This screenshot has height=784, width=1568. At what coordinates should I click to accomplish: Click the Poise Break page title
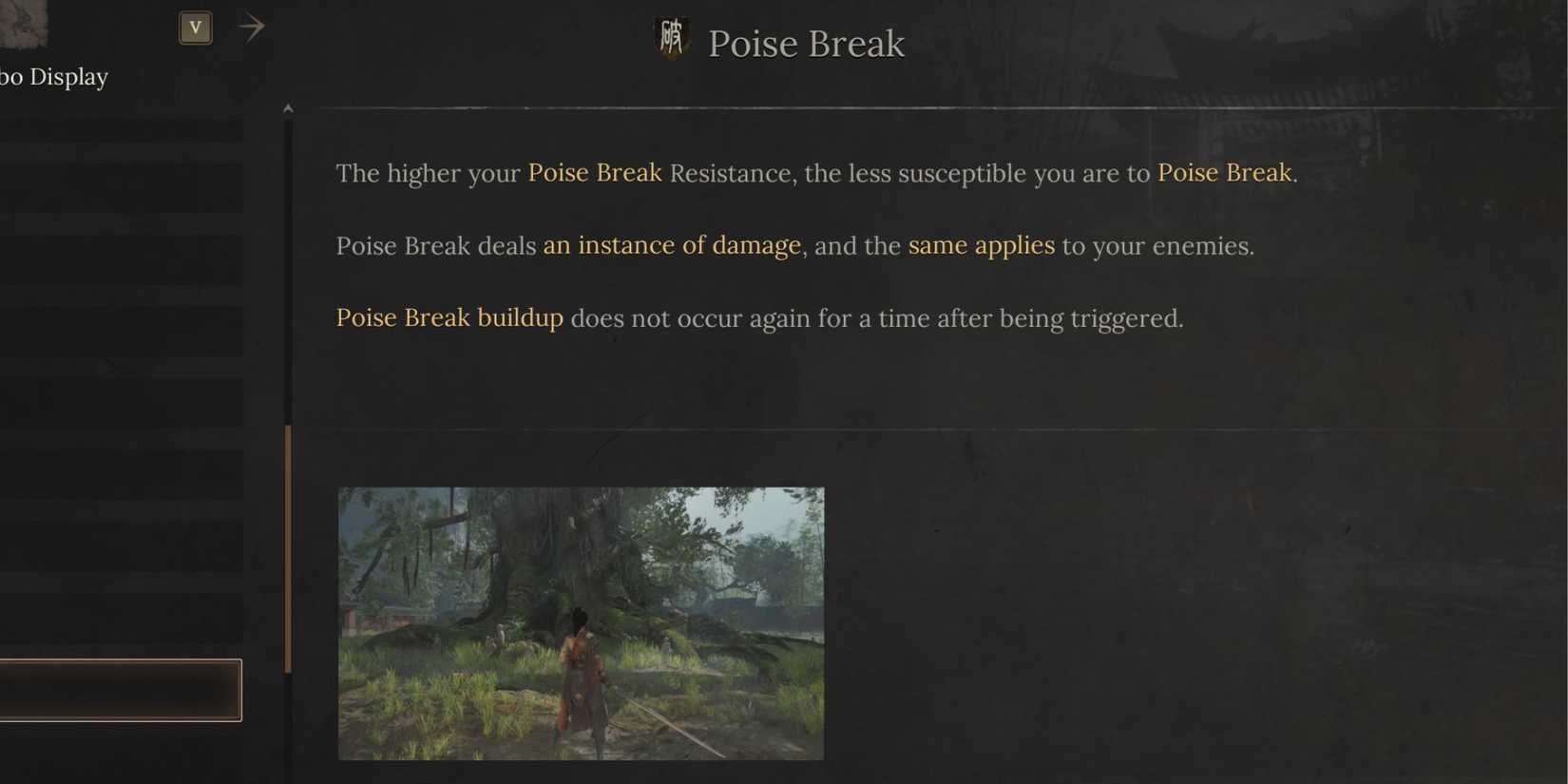tap(806, 42)
